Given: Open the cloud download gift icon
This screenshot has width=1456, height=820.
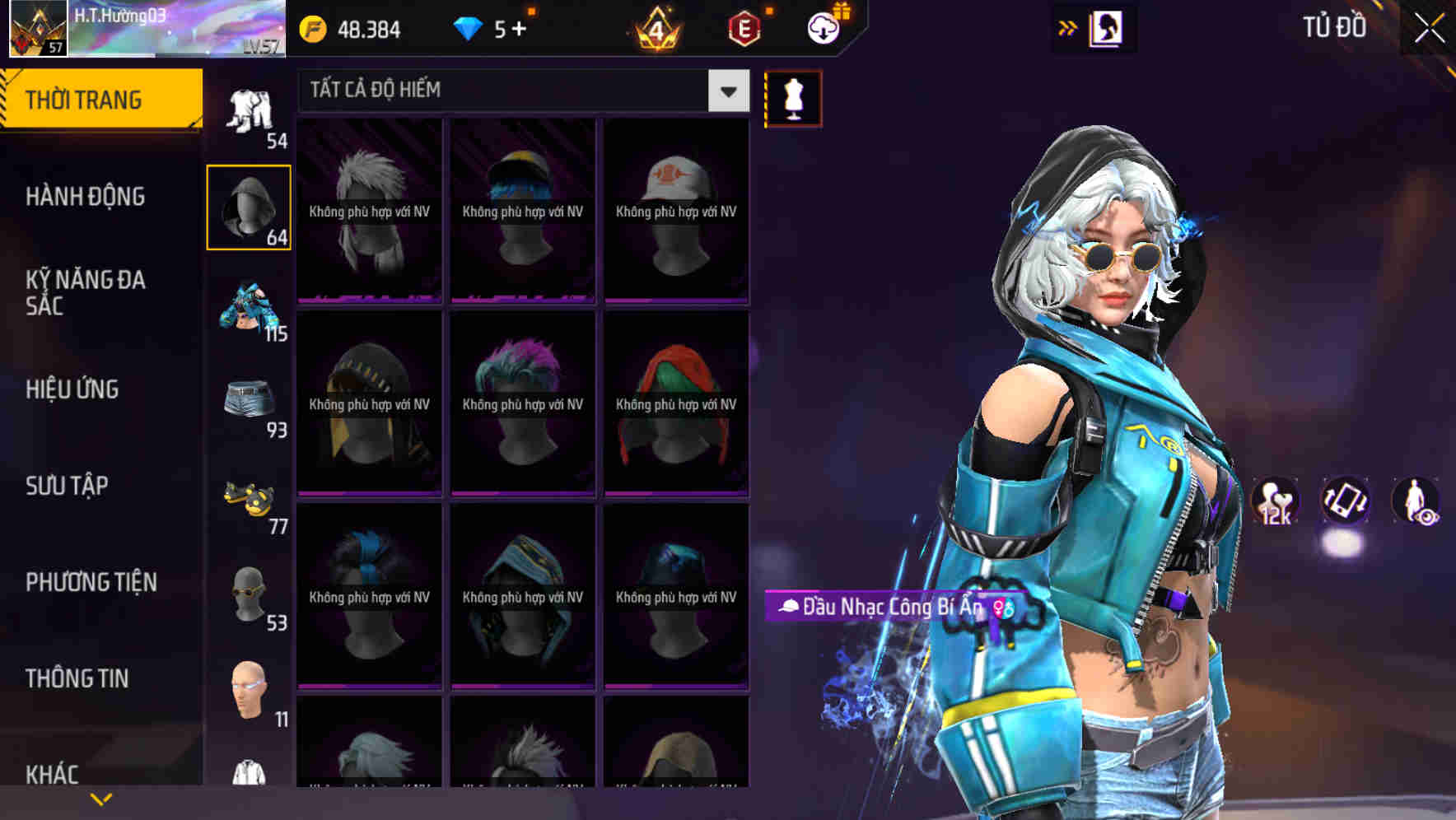Looking at the screenshot, I should [824, 27].
